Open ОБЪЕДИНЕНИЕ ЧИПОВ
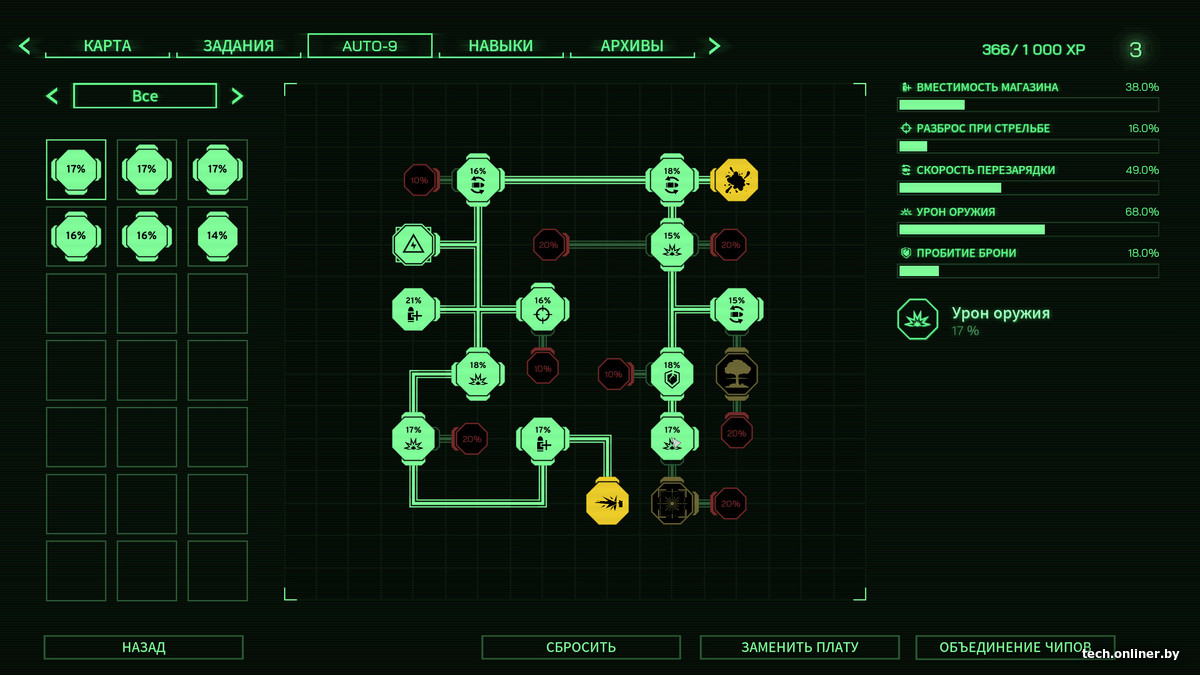 pyautogui.click(x=1015, y=647)
